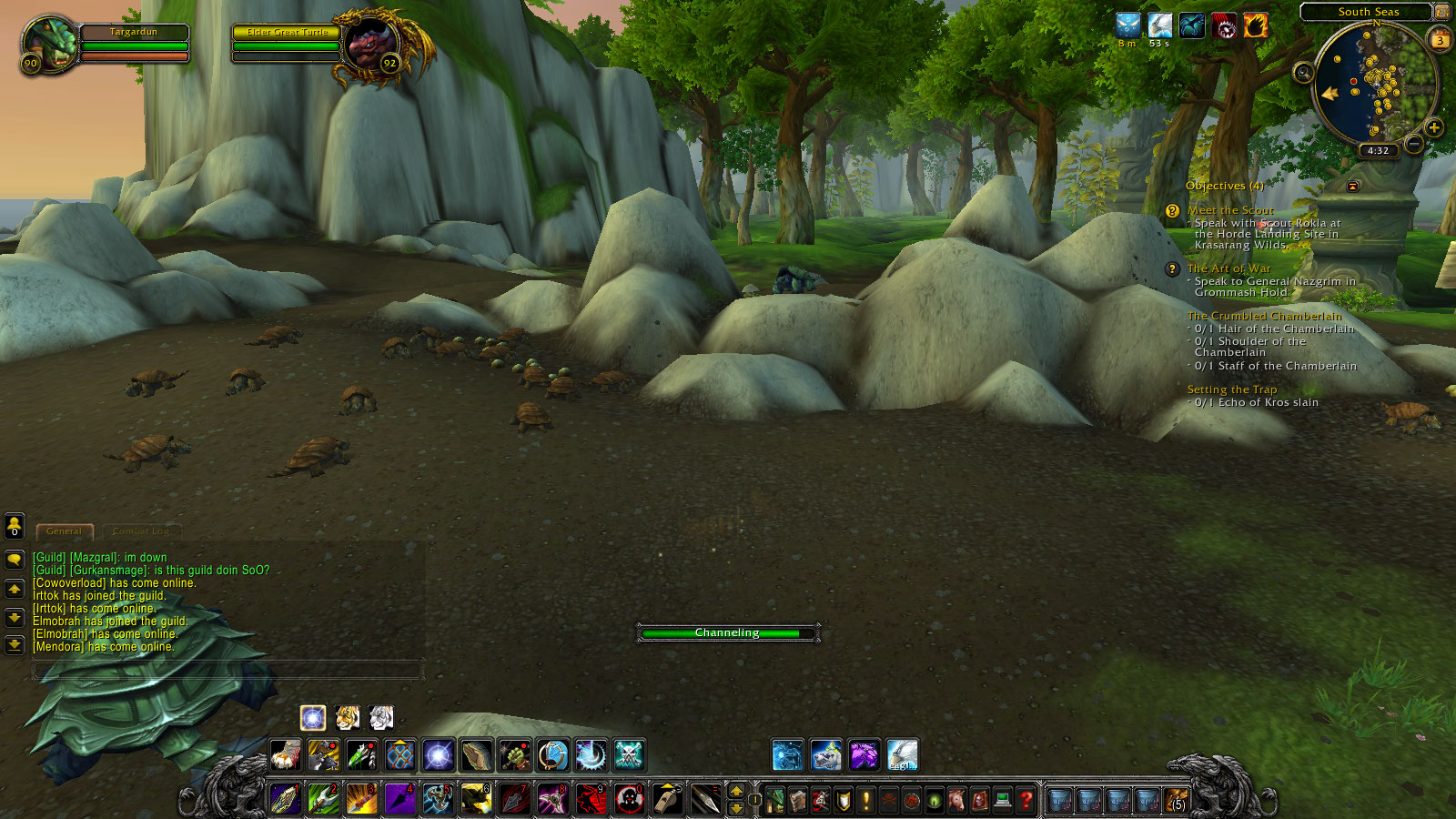This screenshot has width=1456, height=819.
Task: Open the world map button beside South Seas
Action: tap(1442, 12)
